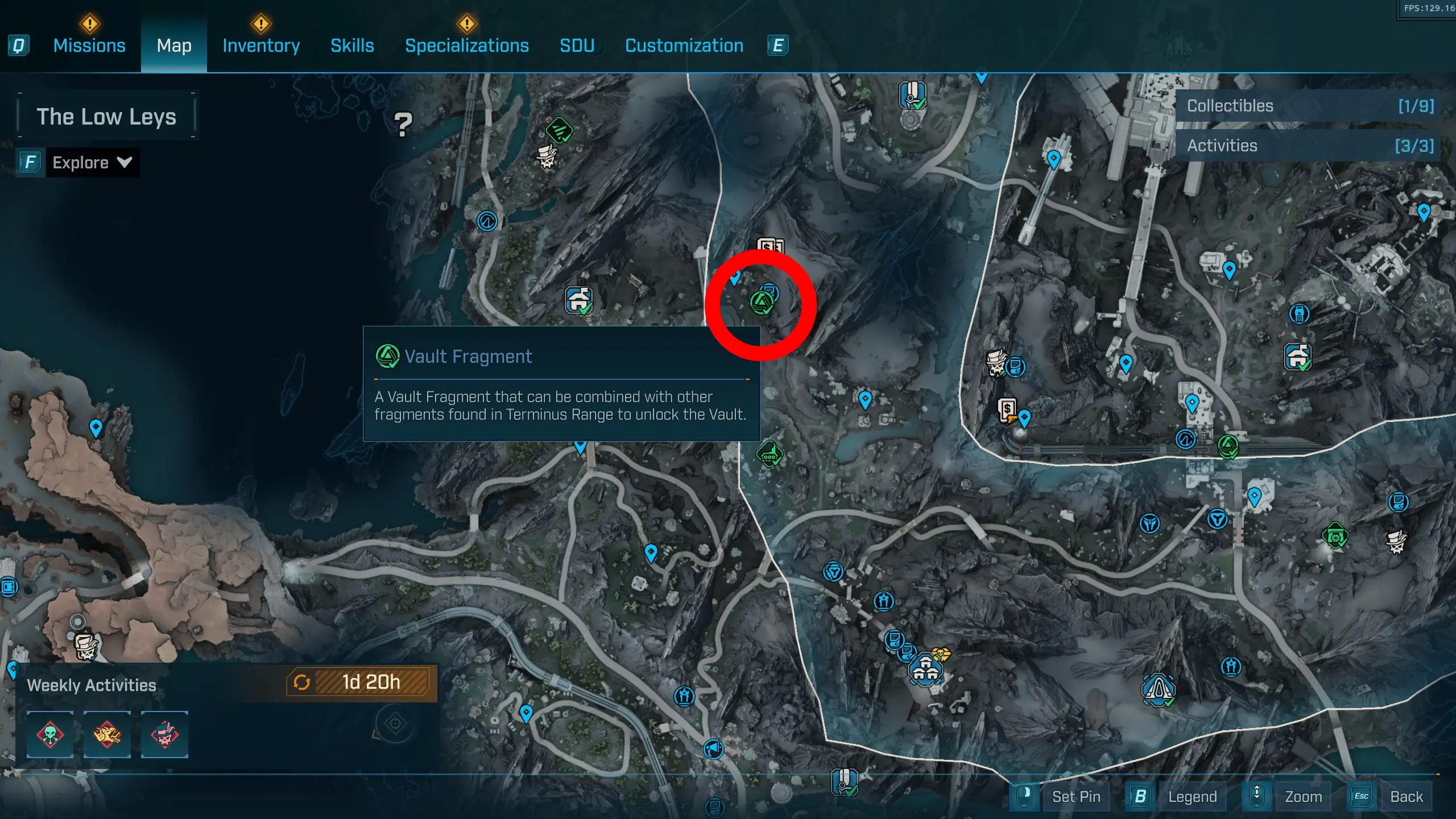The width and height of the screenshot is (1456, 819).
Task: Select the question mark undiscovered location marker
Action: coord(404,124)
